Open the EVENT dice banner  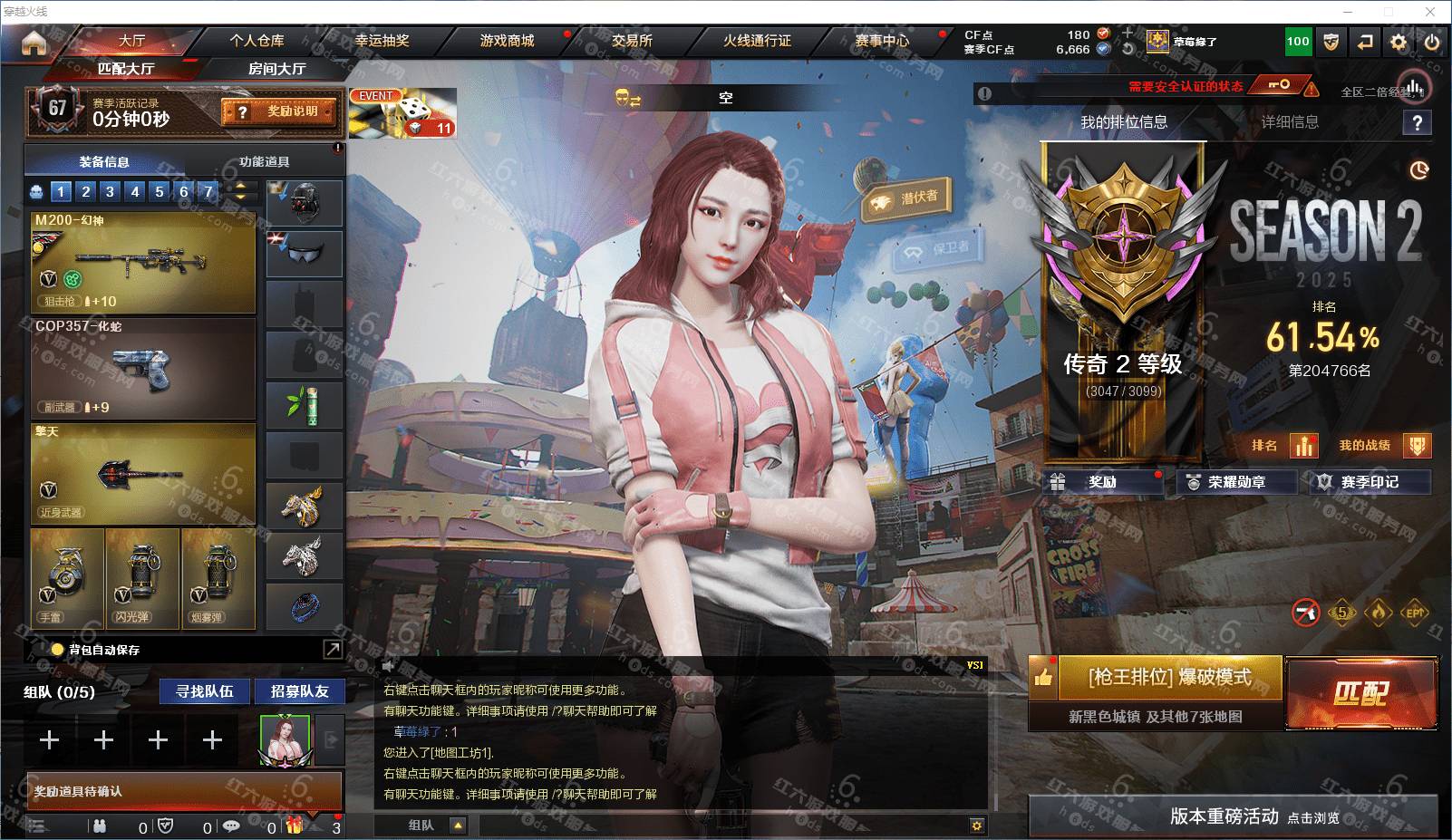click(402, 113)
